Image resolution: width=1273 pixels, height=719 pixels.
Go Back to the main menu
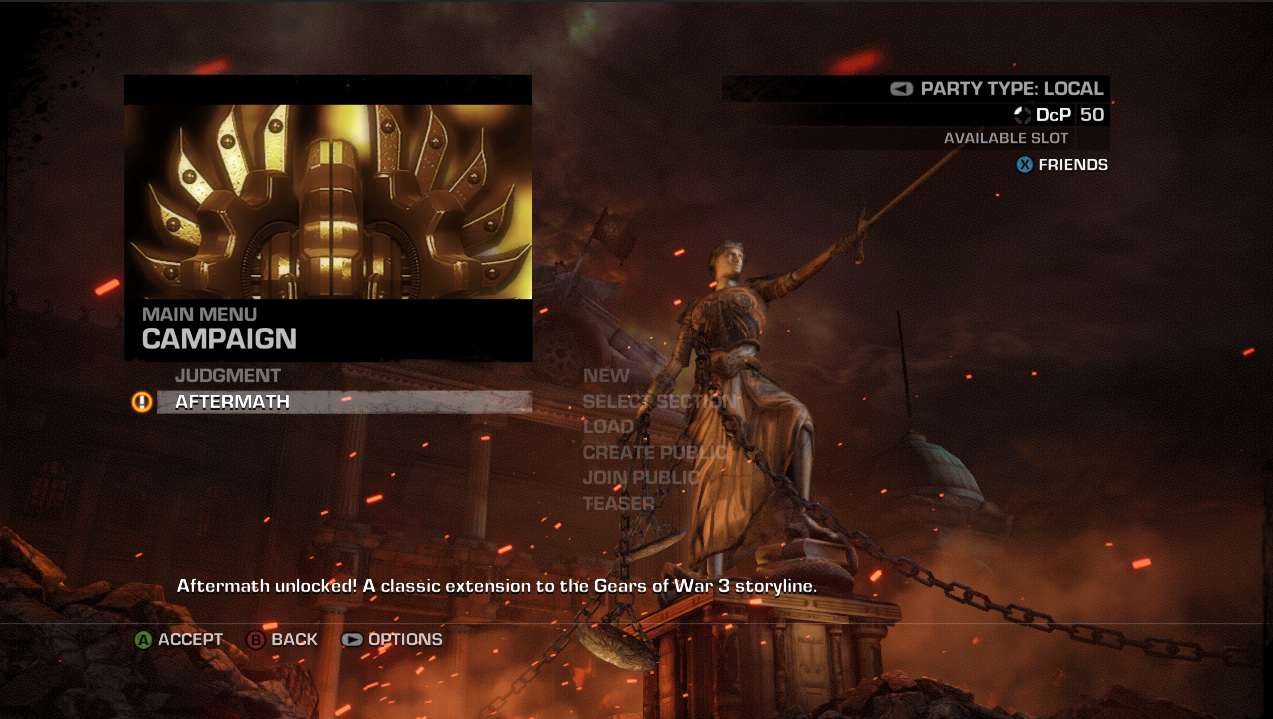pyautogui.click(x=293, y=640)
